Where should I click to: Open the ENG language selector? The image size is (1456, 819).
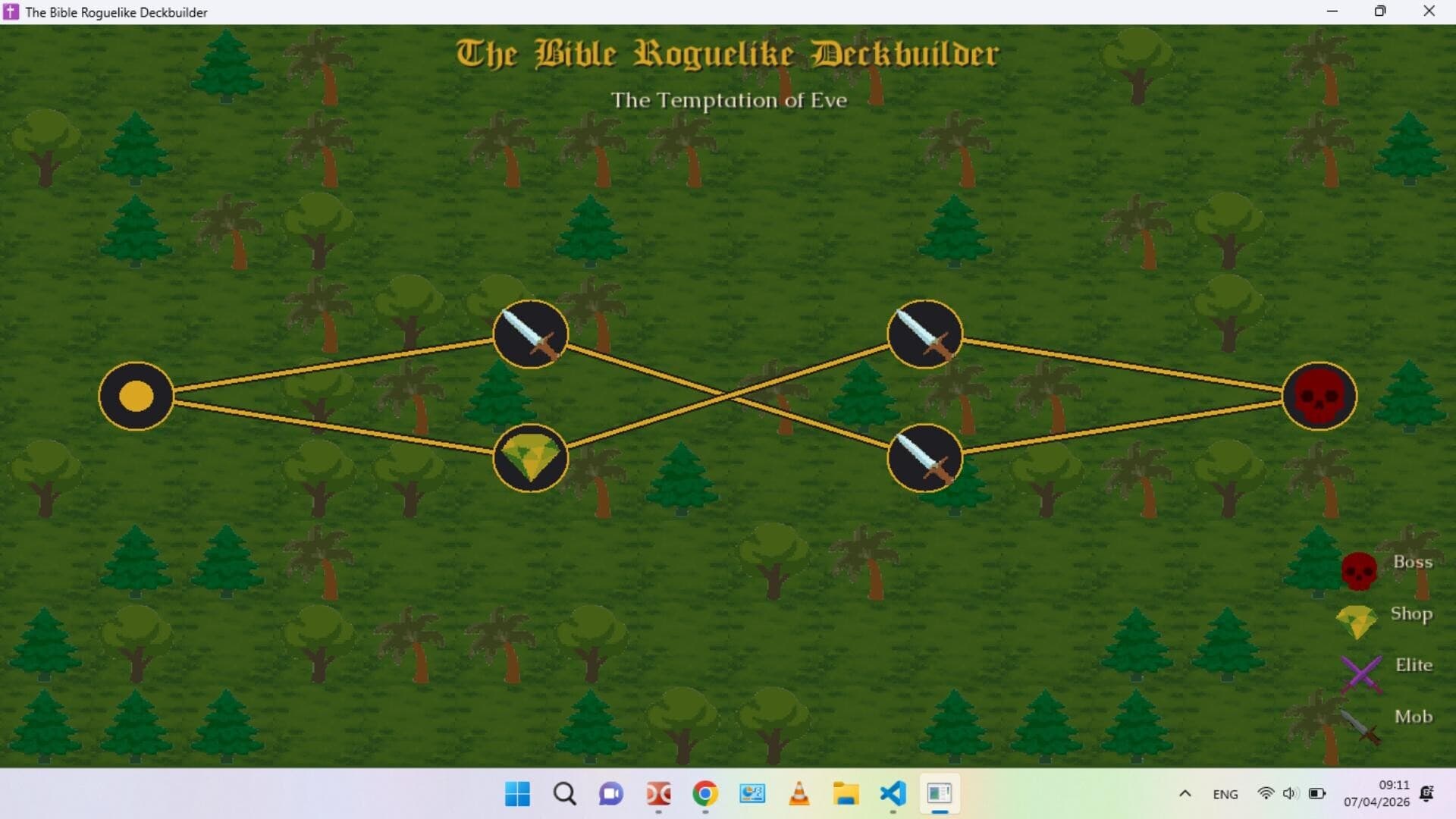(x=1225, y=794)
